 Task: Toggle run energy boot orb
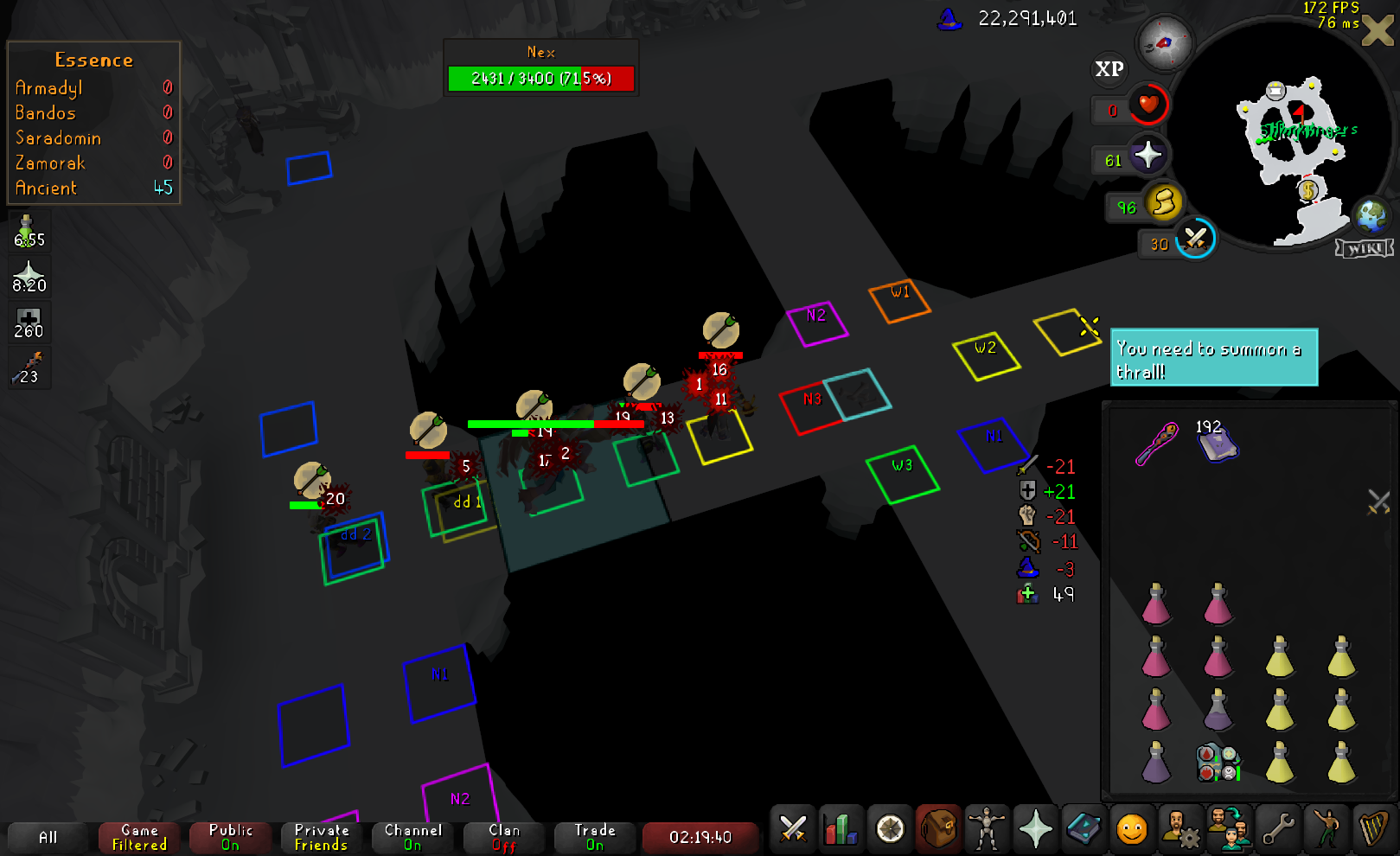click(1164, 203)
